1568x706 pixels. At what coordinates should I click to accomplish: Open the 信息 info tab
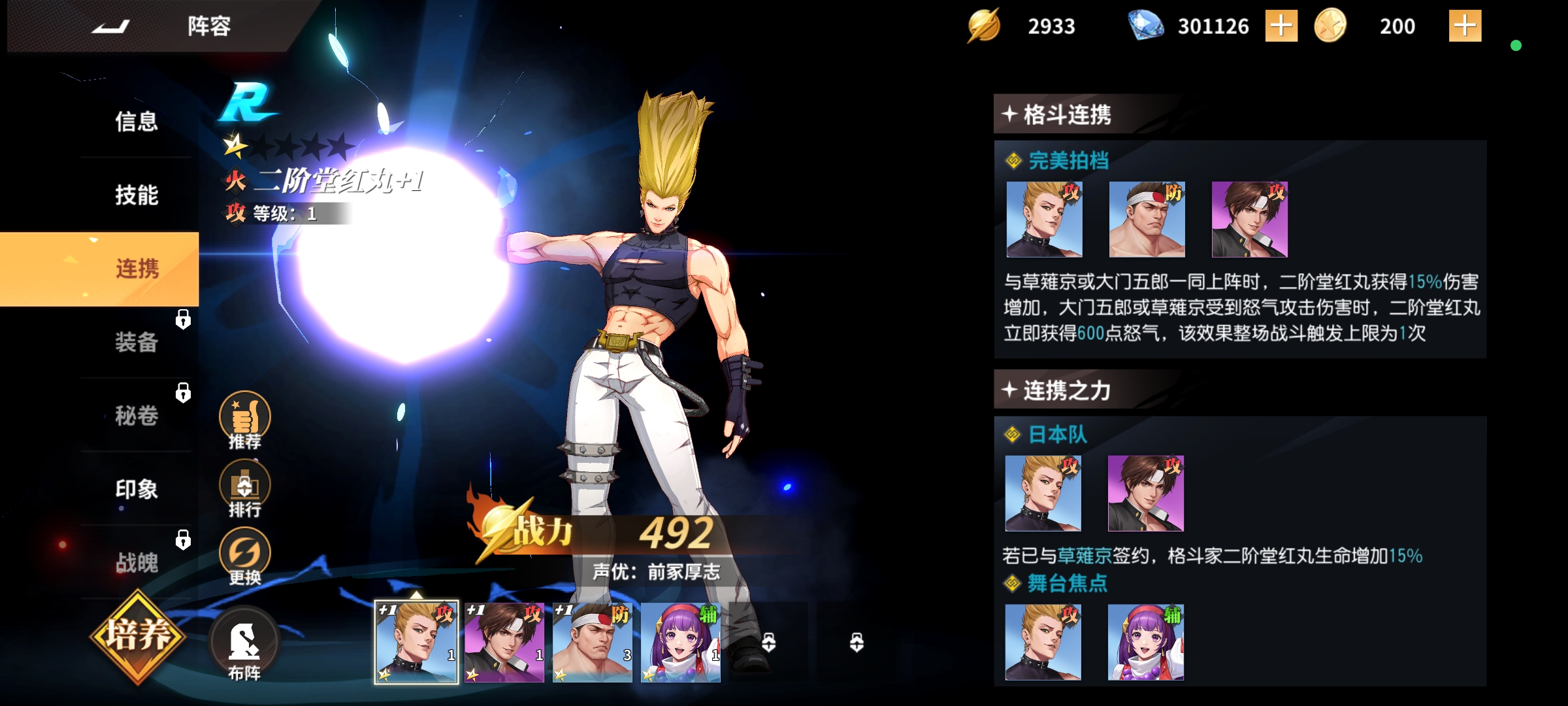coord(137,122)
